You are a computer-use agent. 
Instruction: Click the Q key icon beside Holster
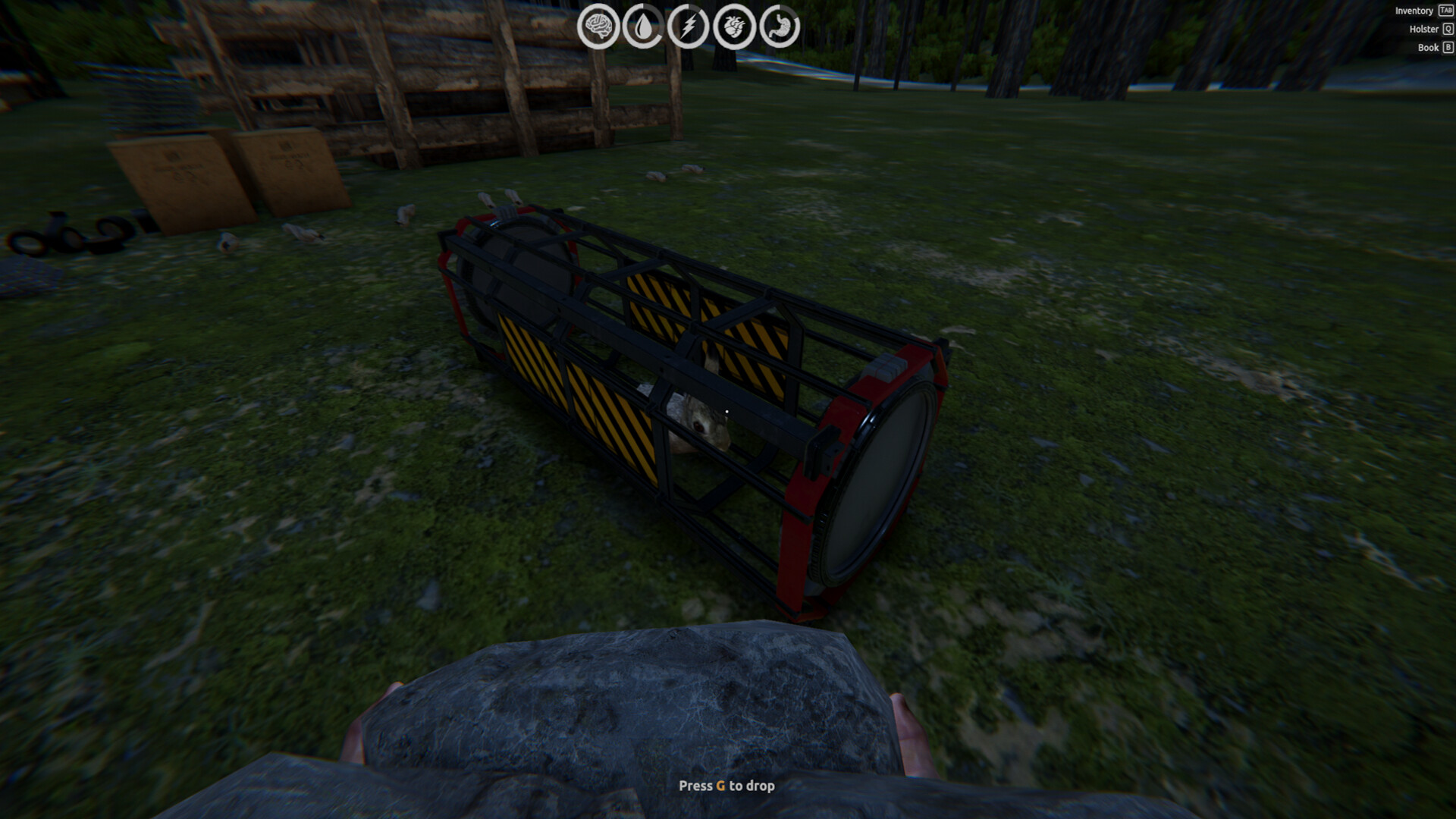tap(1447, 29)
